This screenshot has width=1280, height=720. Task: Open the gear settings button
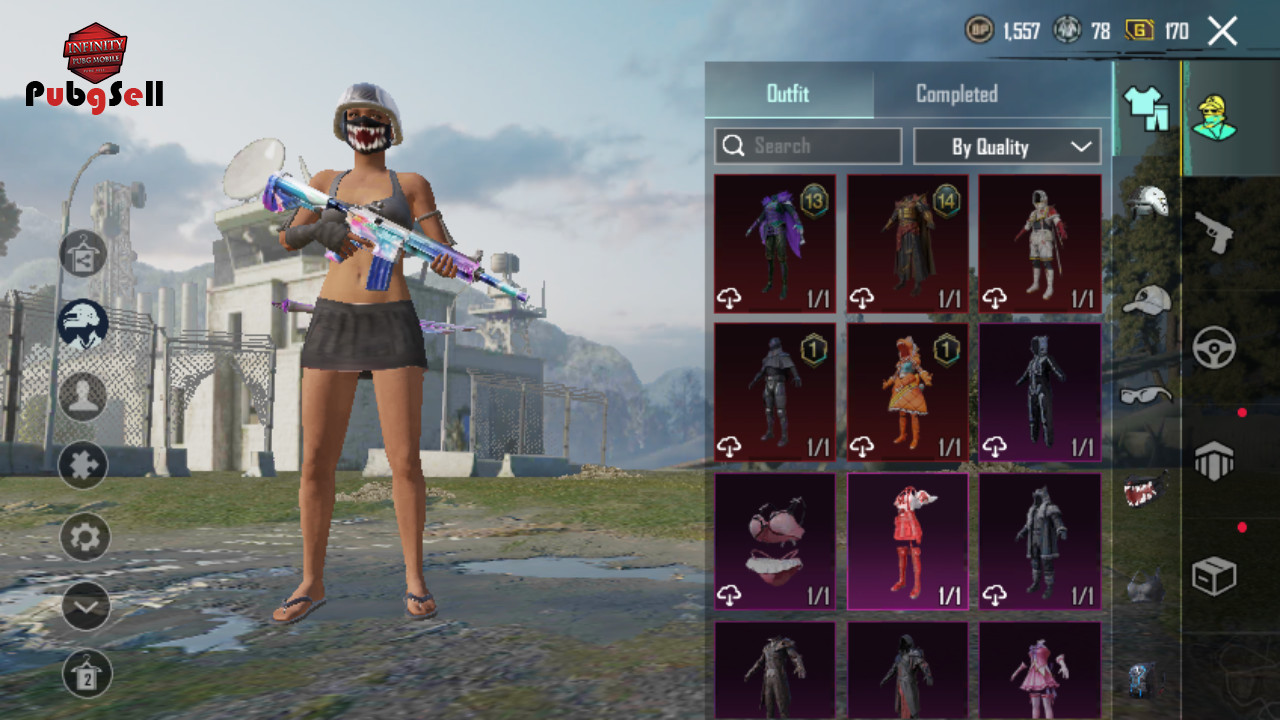[x=85, y=538]
